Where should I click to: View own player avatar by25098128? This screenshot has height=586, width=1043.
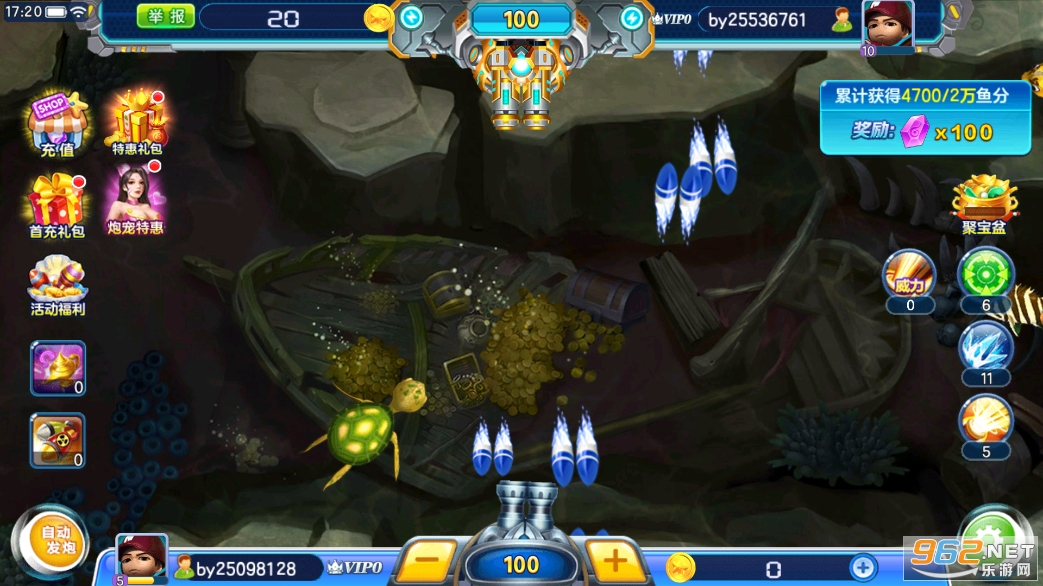click(142, 557)
